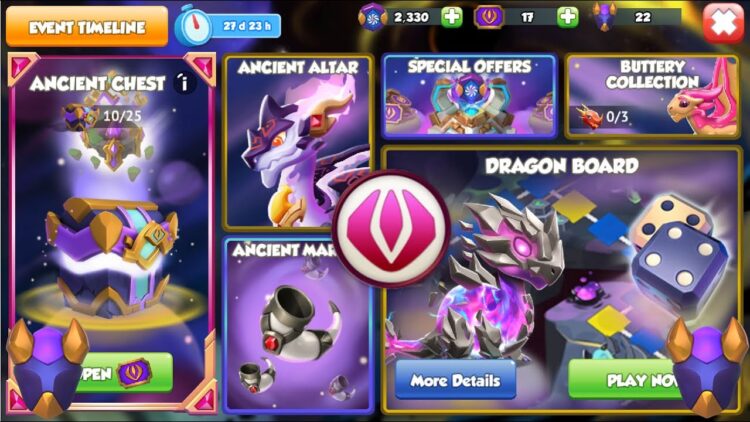This screenshot has width=750, height=422.
Task: Open the Event Timeline
Action: point(86,26)
